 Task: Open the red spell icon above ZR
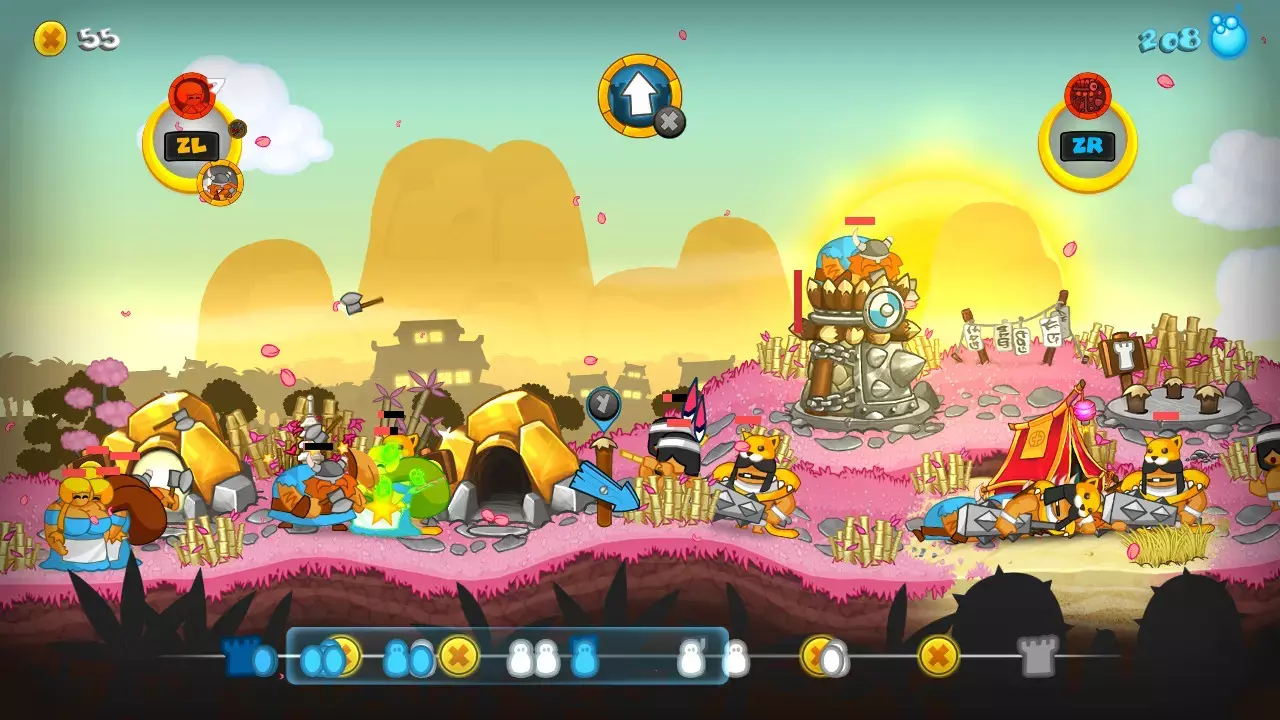pos(1087,96)
